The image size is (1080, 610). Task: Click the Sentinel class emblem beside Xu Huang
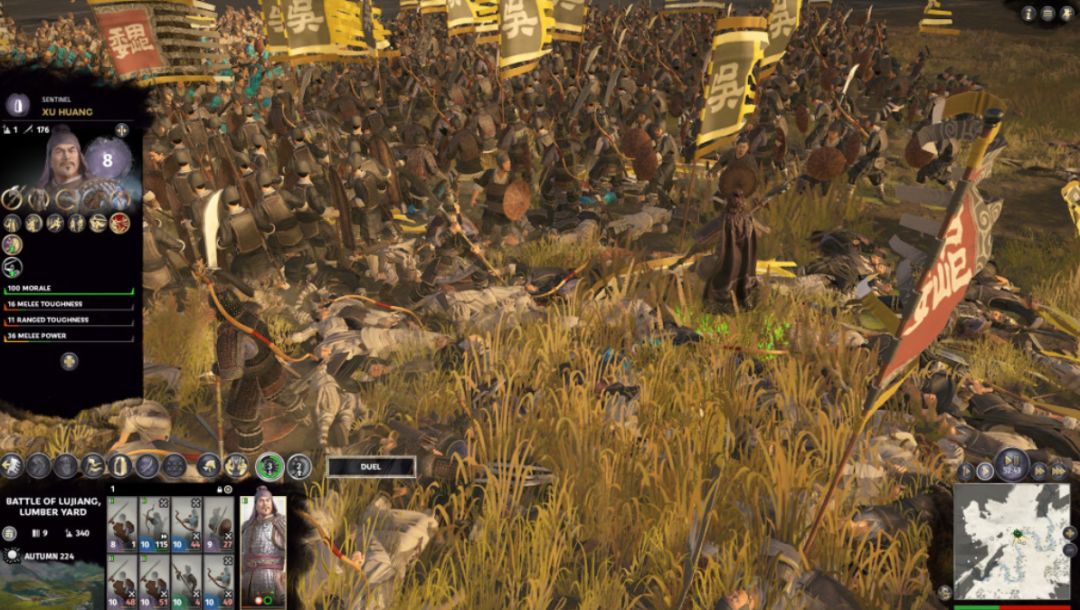tap(17, 105)
